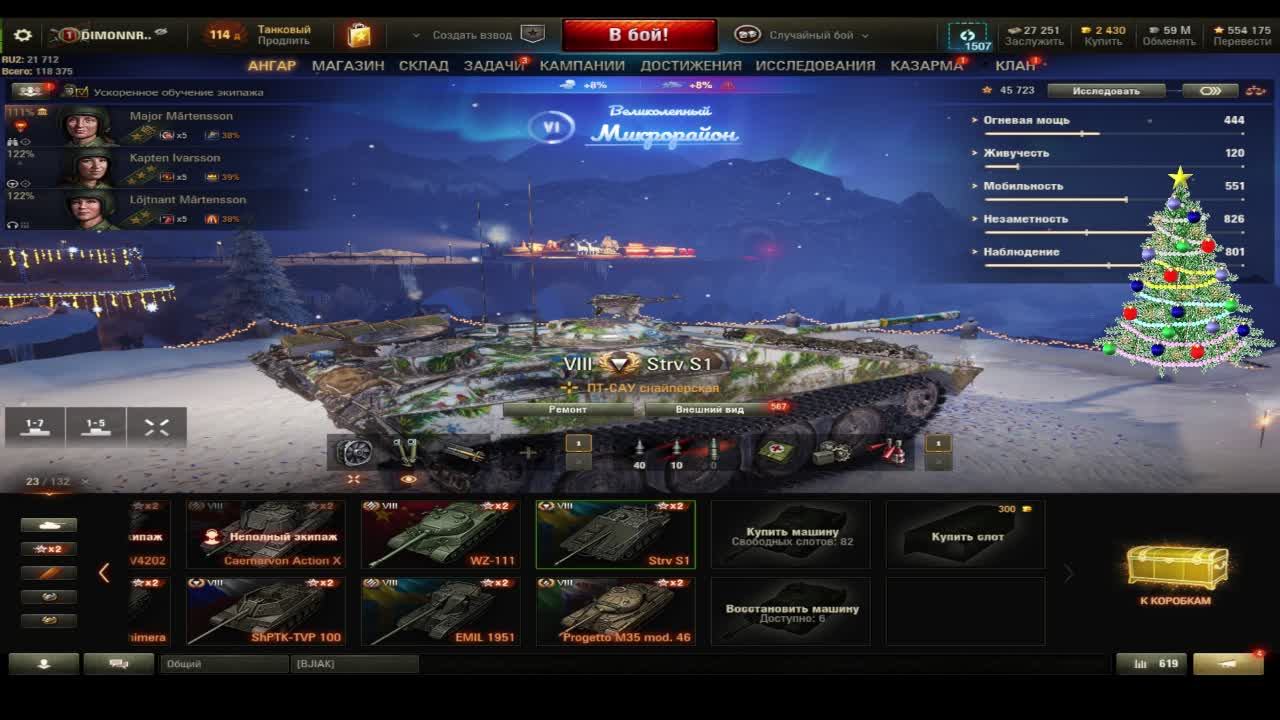Image resolution: width=1280 pixels, height=720 pixels.
Task: Click the Купить слот tile
Action: click(x=966, y=535)
